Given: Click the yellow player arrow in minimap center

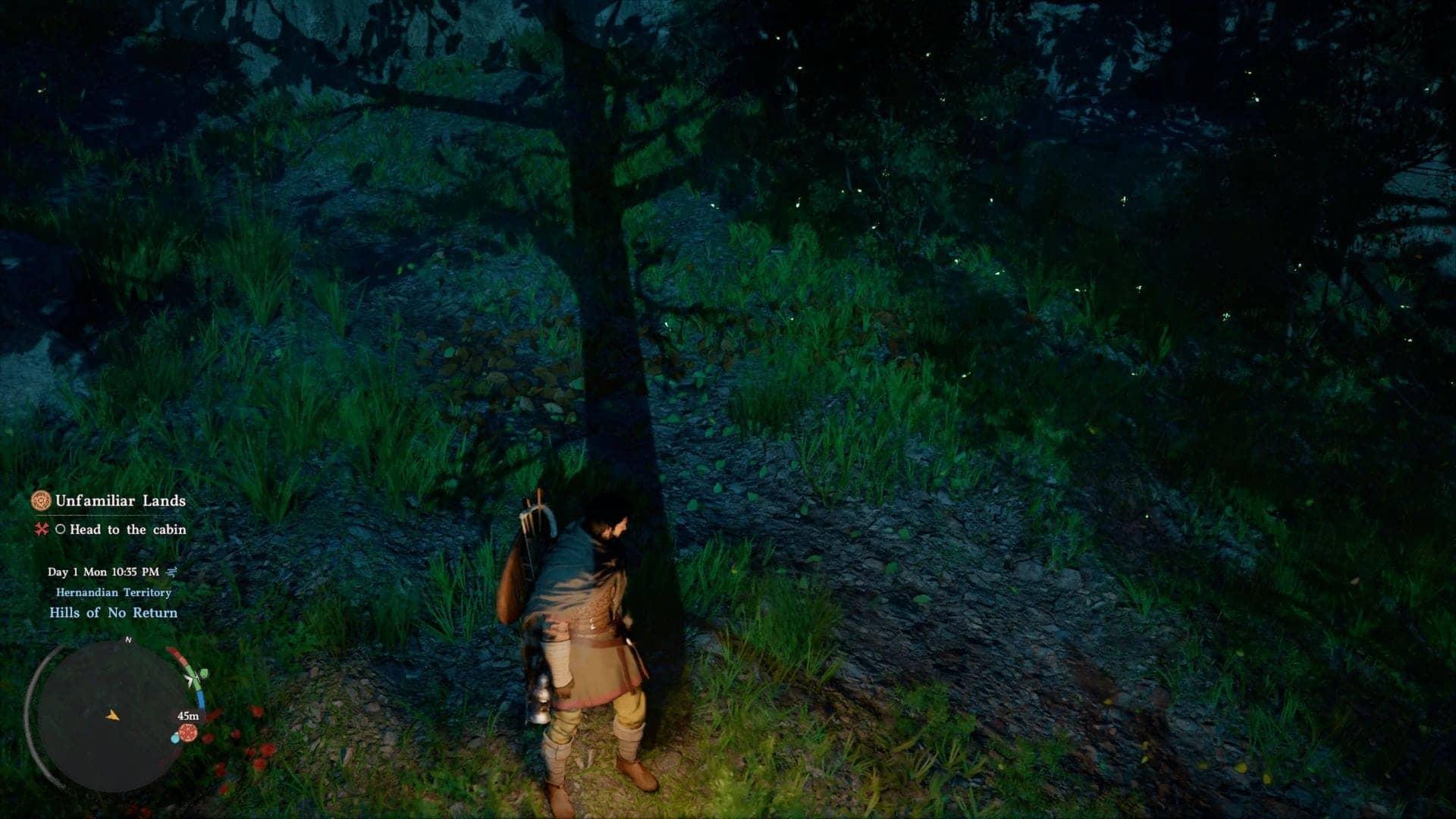Looking at the screenshot, I should [112, 717].
